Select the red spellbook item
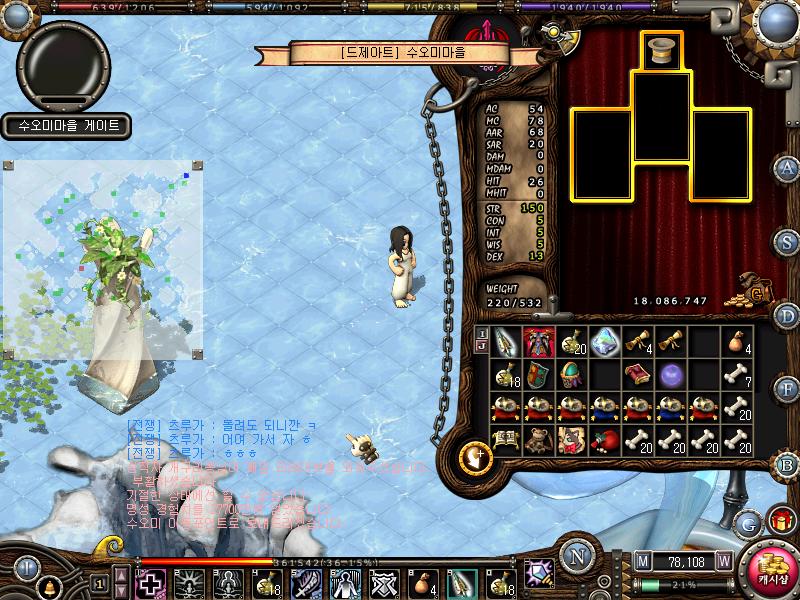This screenshot has height=600, width=800. [637, 375]
